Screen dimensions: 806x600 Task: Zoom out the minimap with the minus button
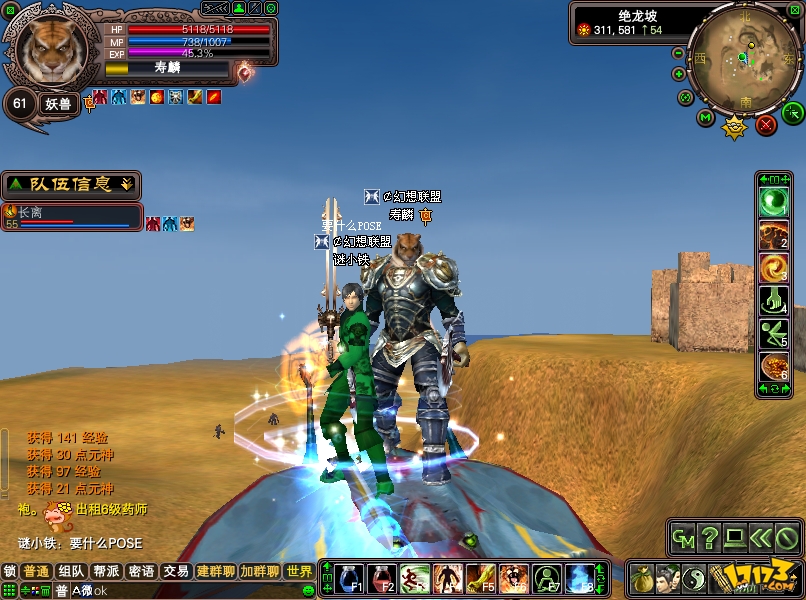[678, 53]
